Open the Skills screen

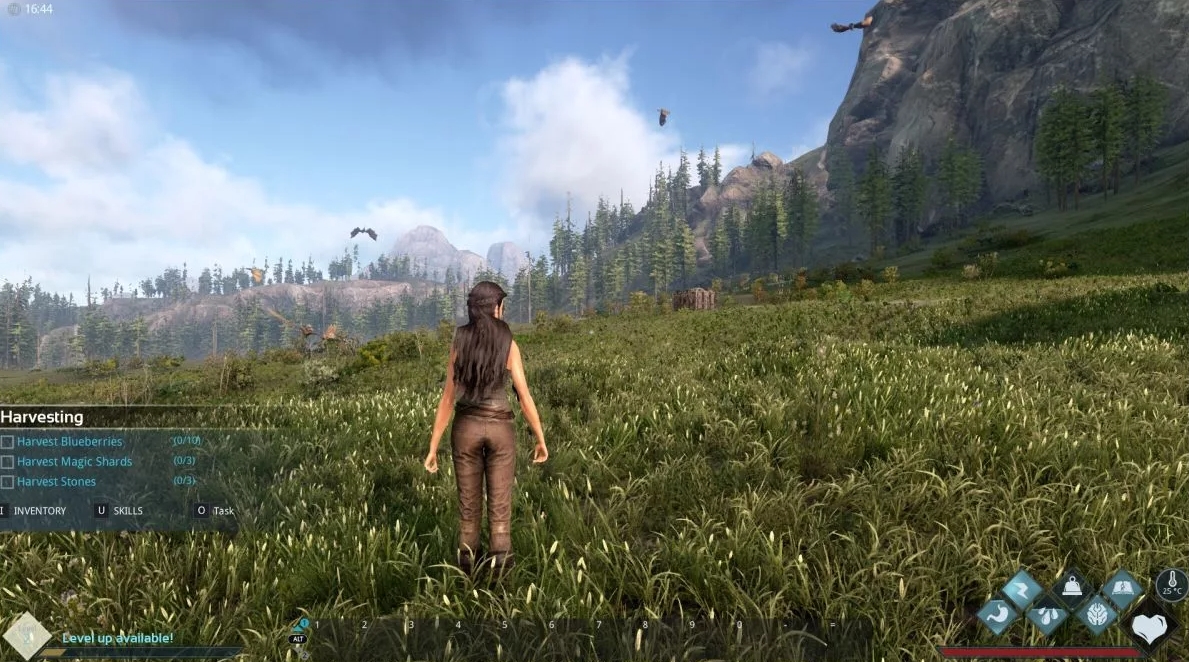click(x=127, y=511)
